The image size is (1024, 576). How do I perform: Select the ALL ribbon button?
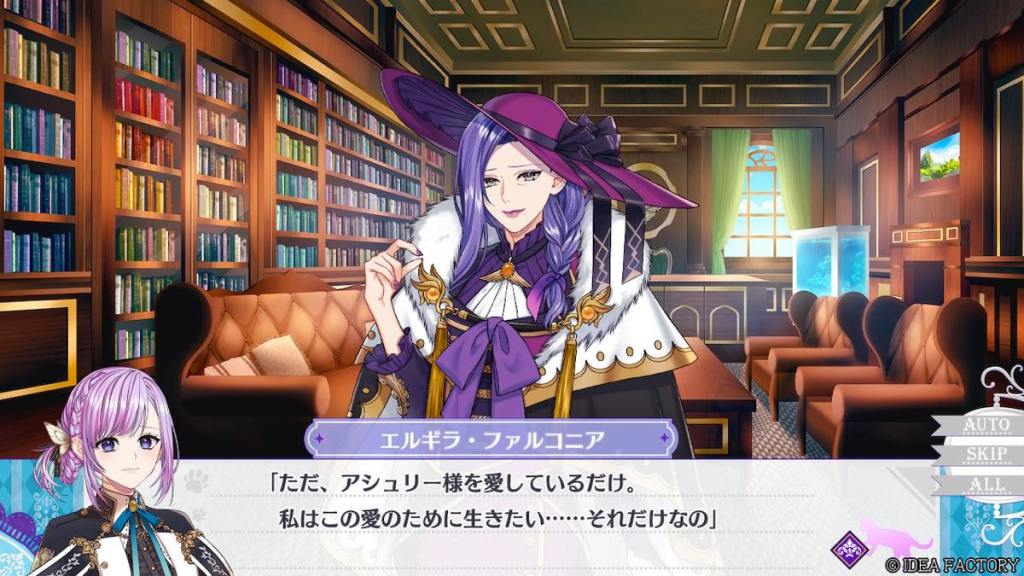[981, 485]
